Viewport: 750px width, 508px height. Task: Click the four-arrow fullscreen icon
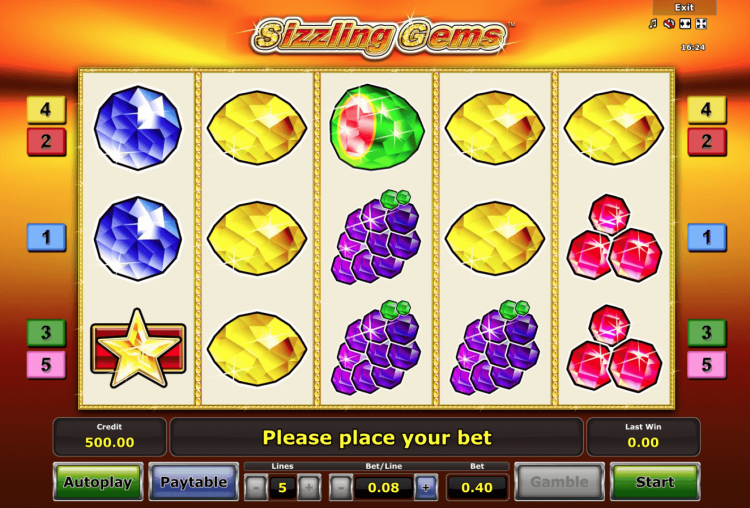click(700, 24)
